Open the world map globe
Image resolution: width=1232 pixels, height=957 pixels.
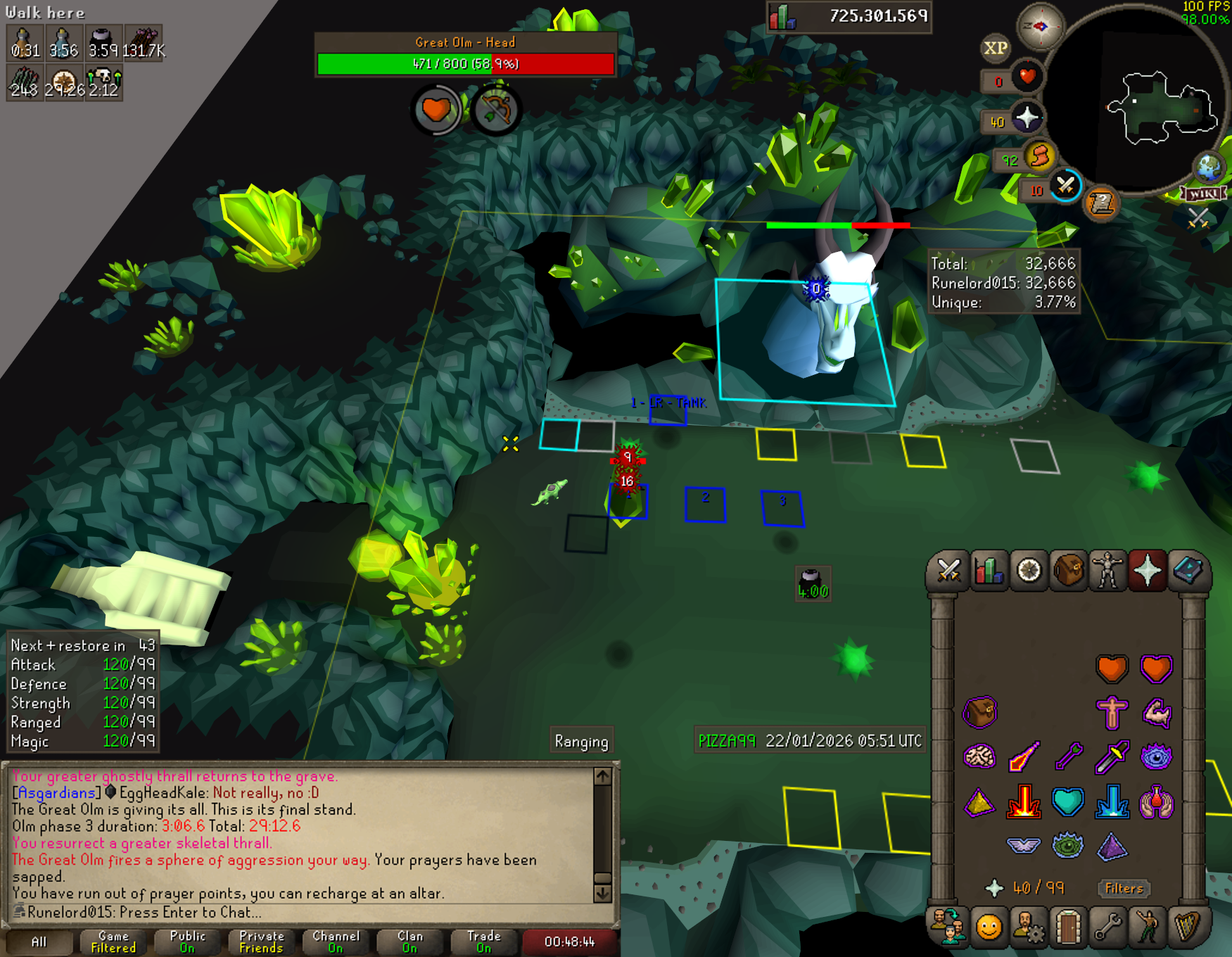coord(1209,167)
